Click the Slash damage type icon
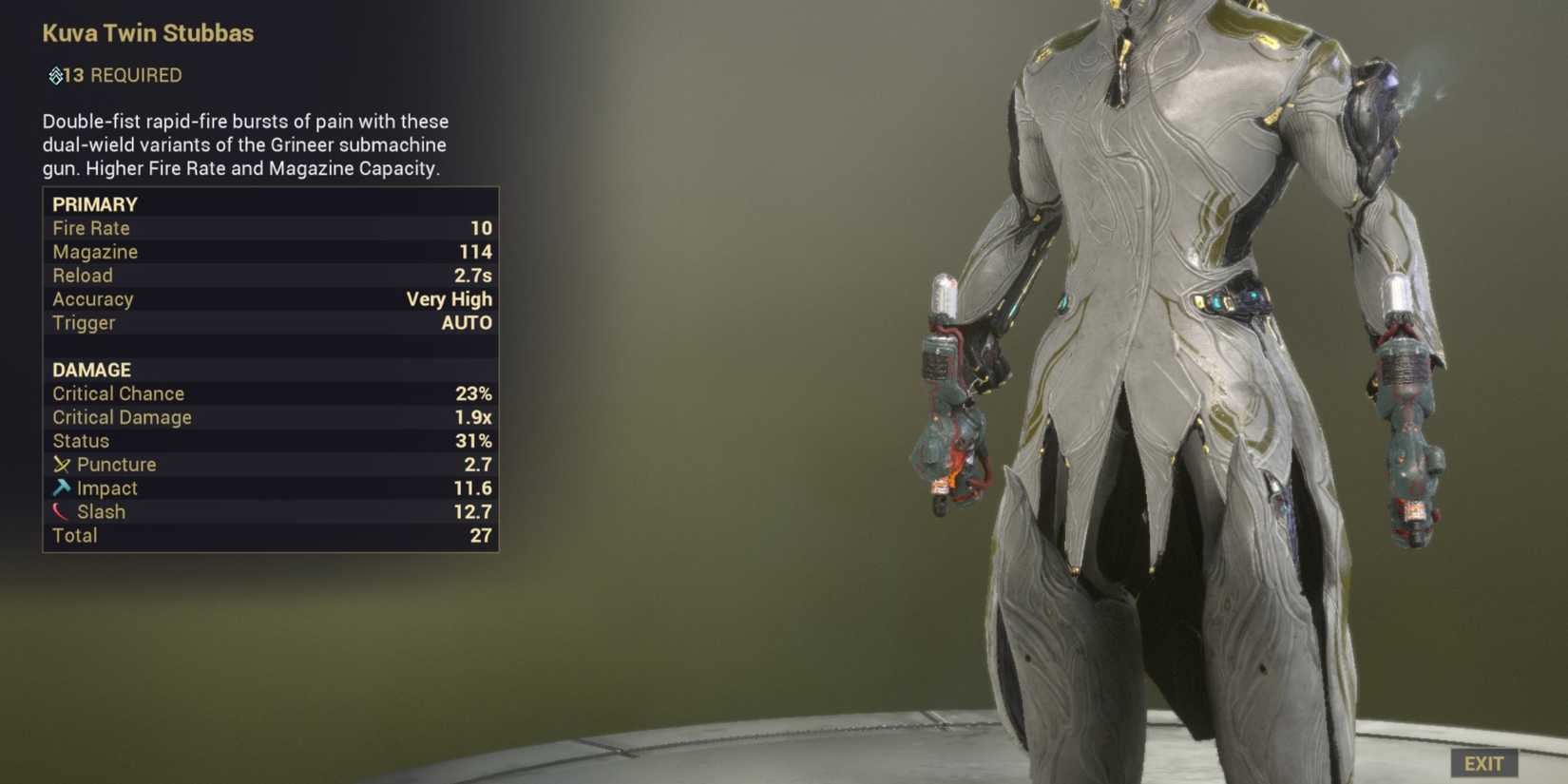Viewport: 1568px width, 784px height. coord(61,511)
